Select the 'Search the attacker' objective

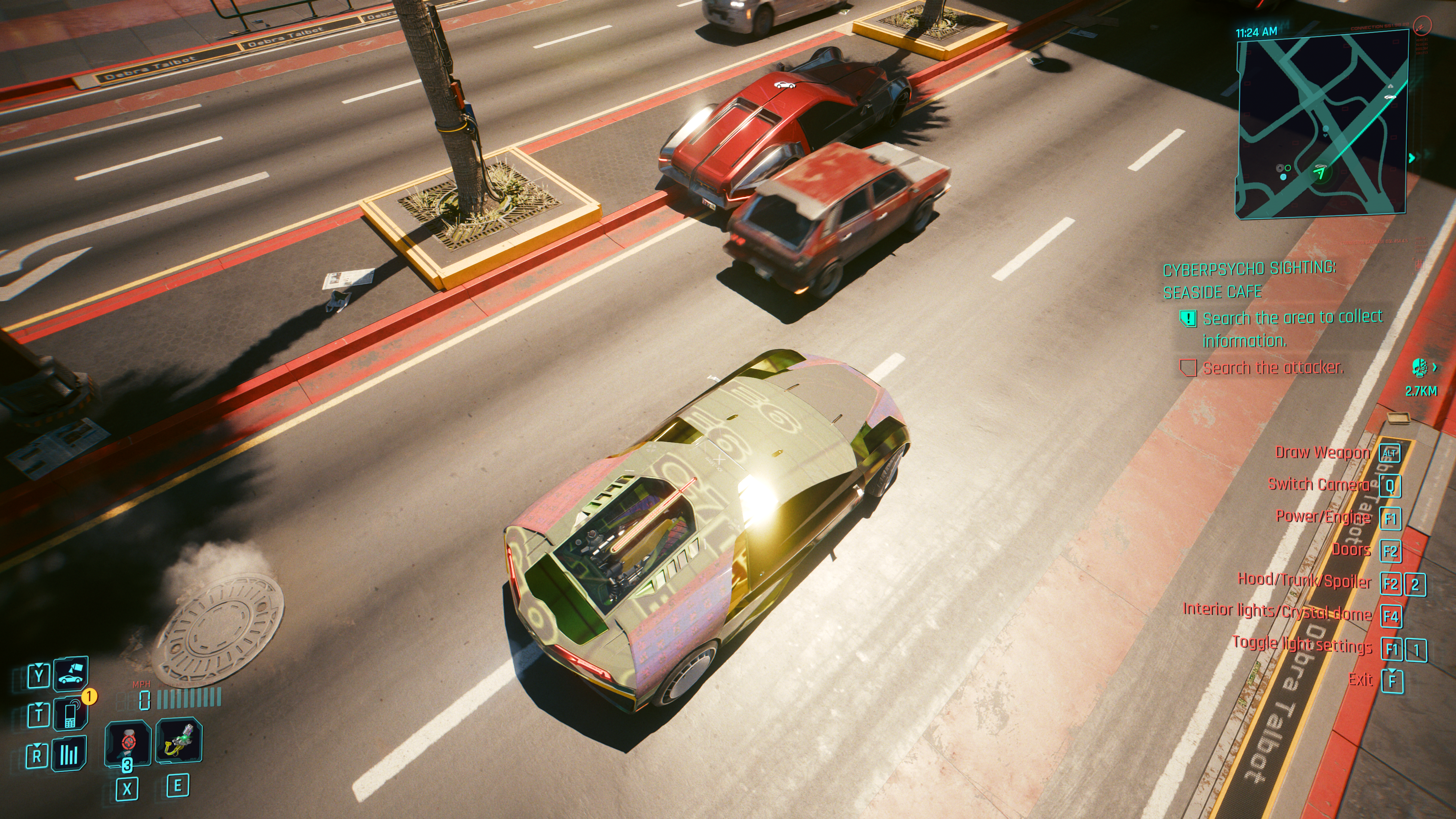[1273, 368]
